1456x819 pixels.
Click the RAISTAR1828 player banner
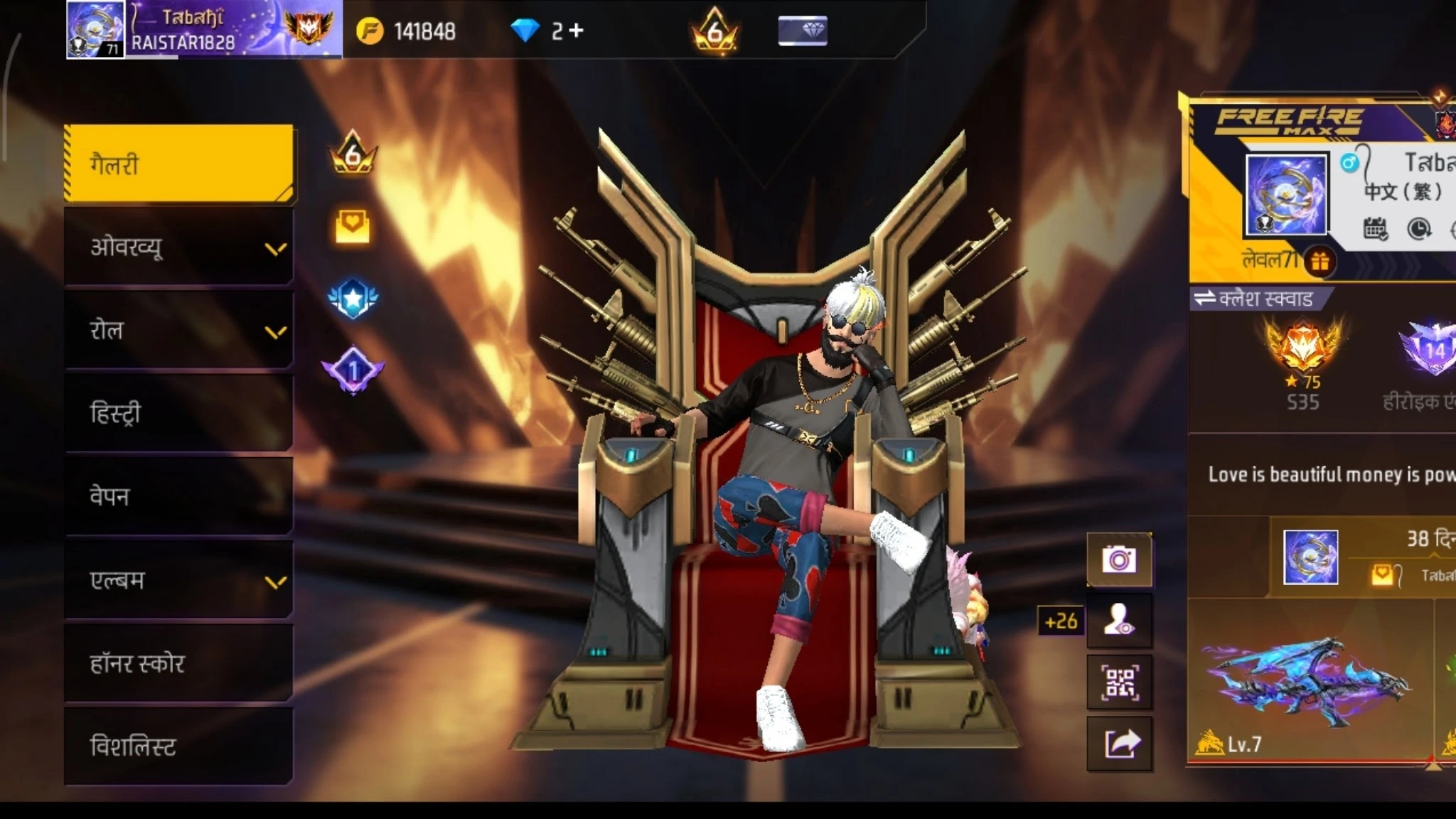[x=204, y=30]
